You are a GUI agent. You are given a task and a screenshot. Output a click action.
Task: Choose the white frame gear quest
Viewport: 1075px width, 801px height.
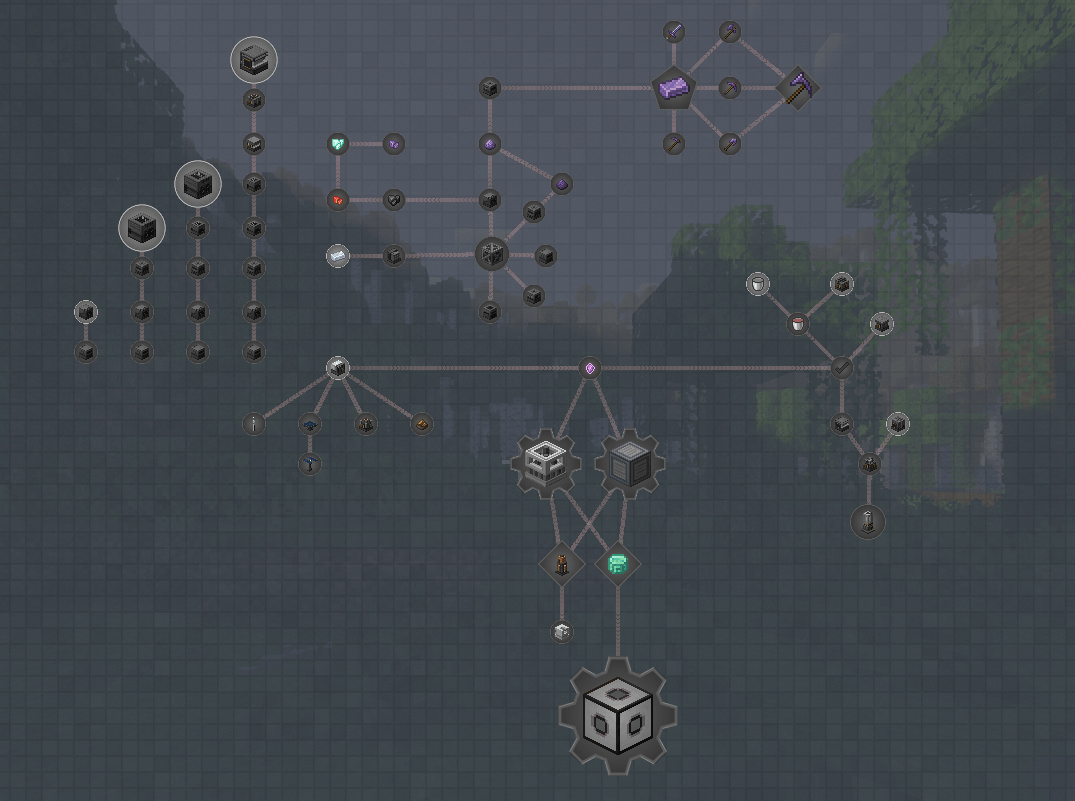tap(547, 463)
